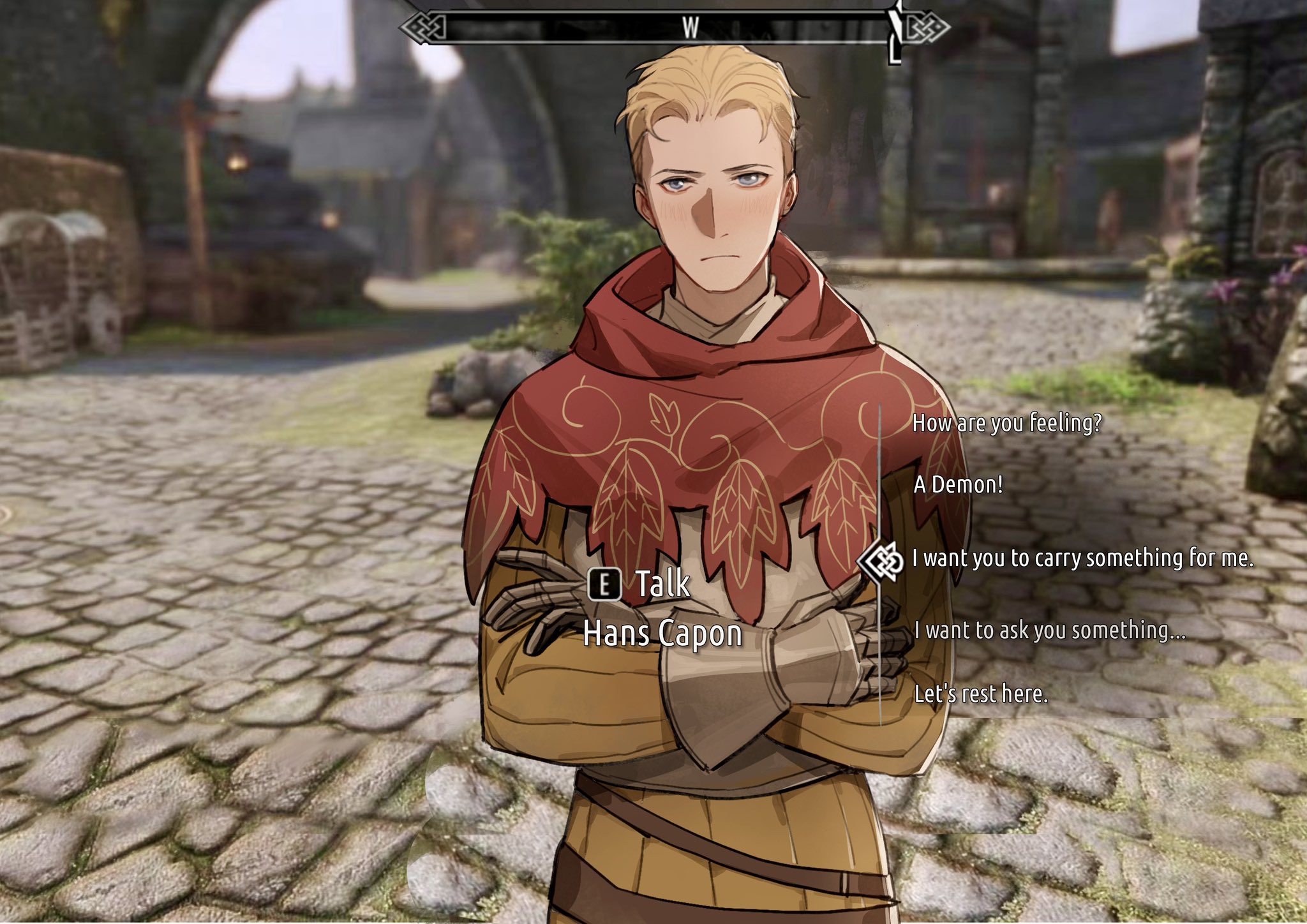Choose "Let's rest here." dialogue option

point(981,694)
